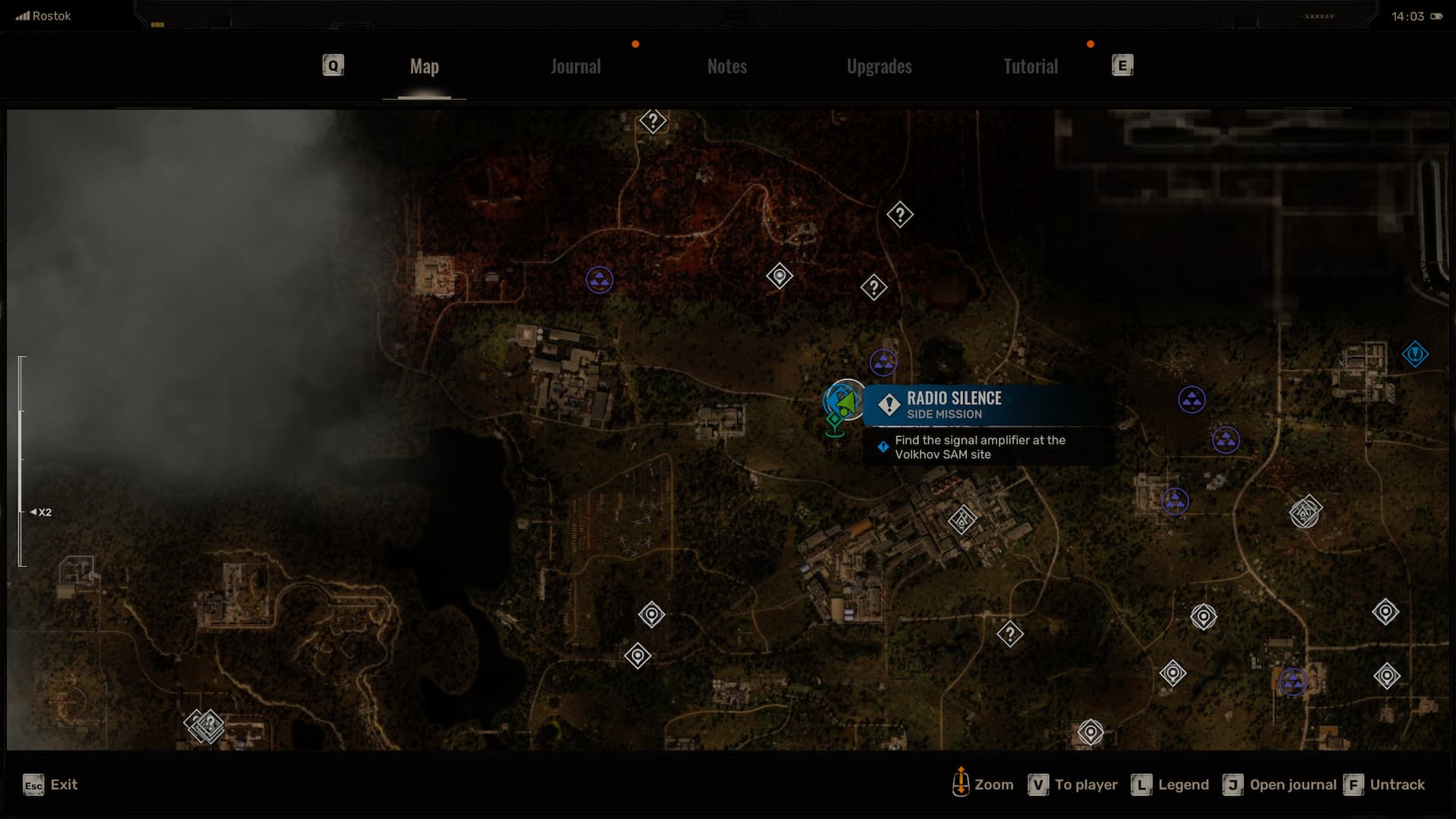
Task: Exit the map screen
Action: pyautogui.click(x=50, y=785)
